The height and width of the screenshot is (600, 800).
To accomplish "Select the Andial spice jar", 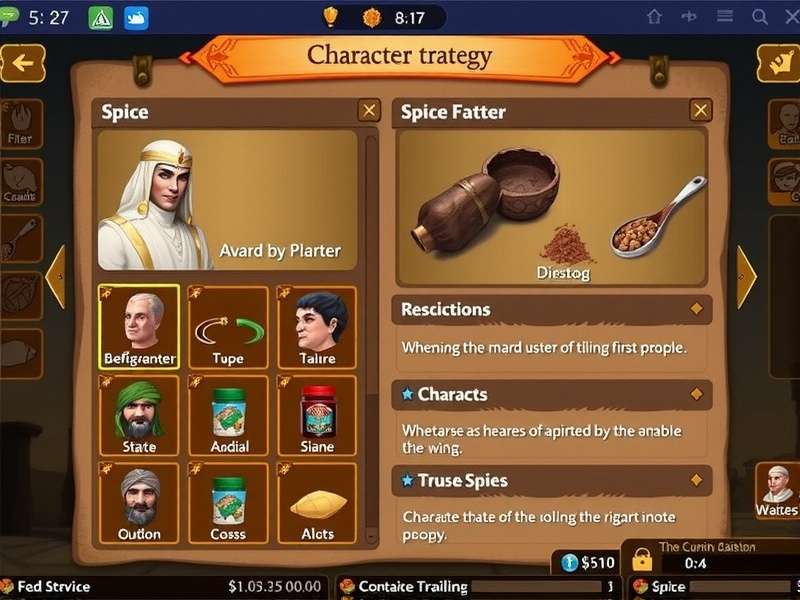I will 228,415.
